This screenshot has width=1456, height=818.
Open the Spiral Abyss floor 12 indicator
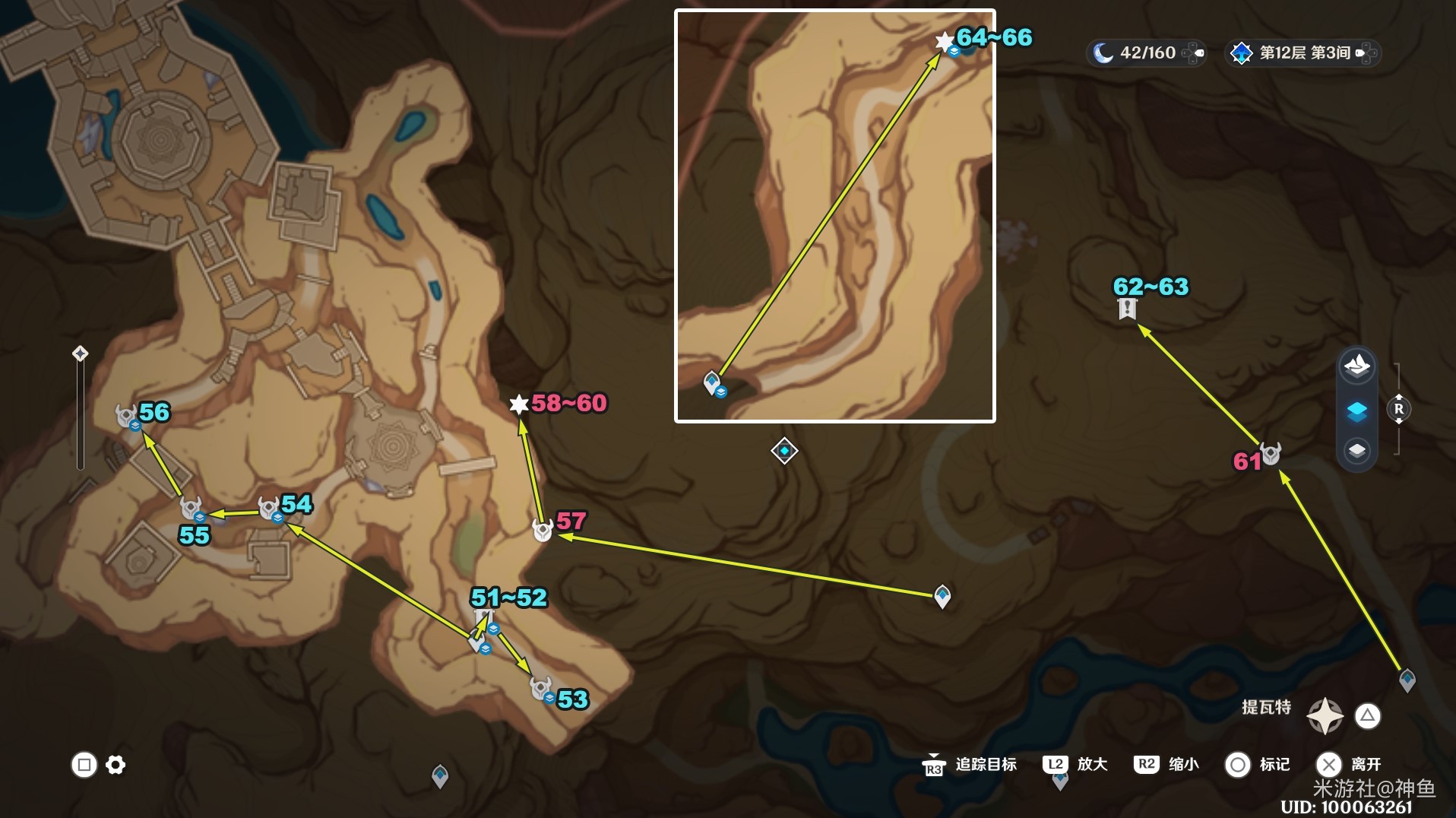tap(1303, 53)
